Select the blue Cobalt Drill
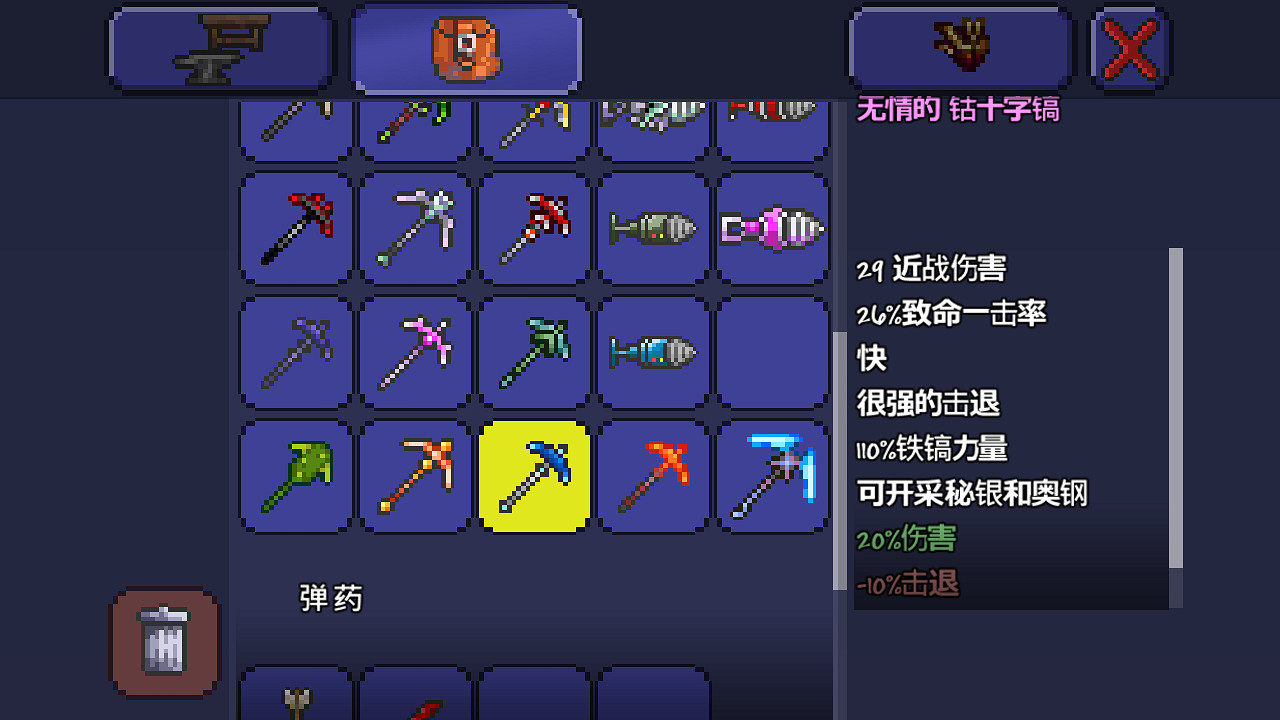This screenshot has width=1280, height=720. [653, 352]
